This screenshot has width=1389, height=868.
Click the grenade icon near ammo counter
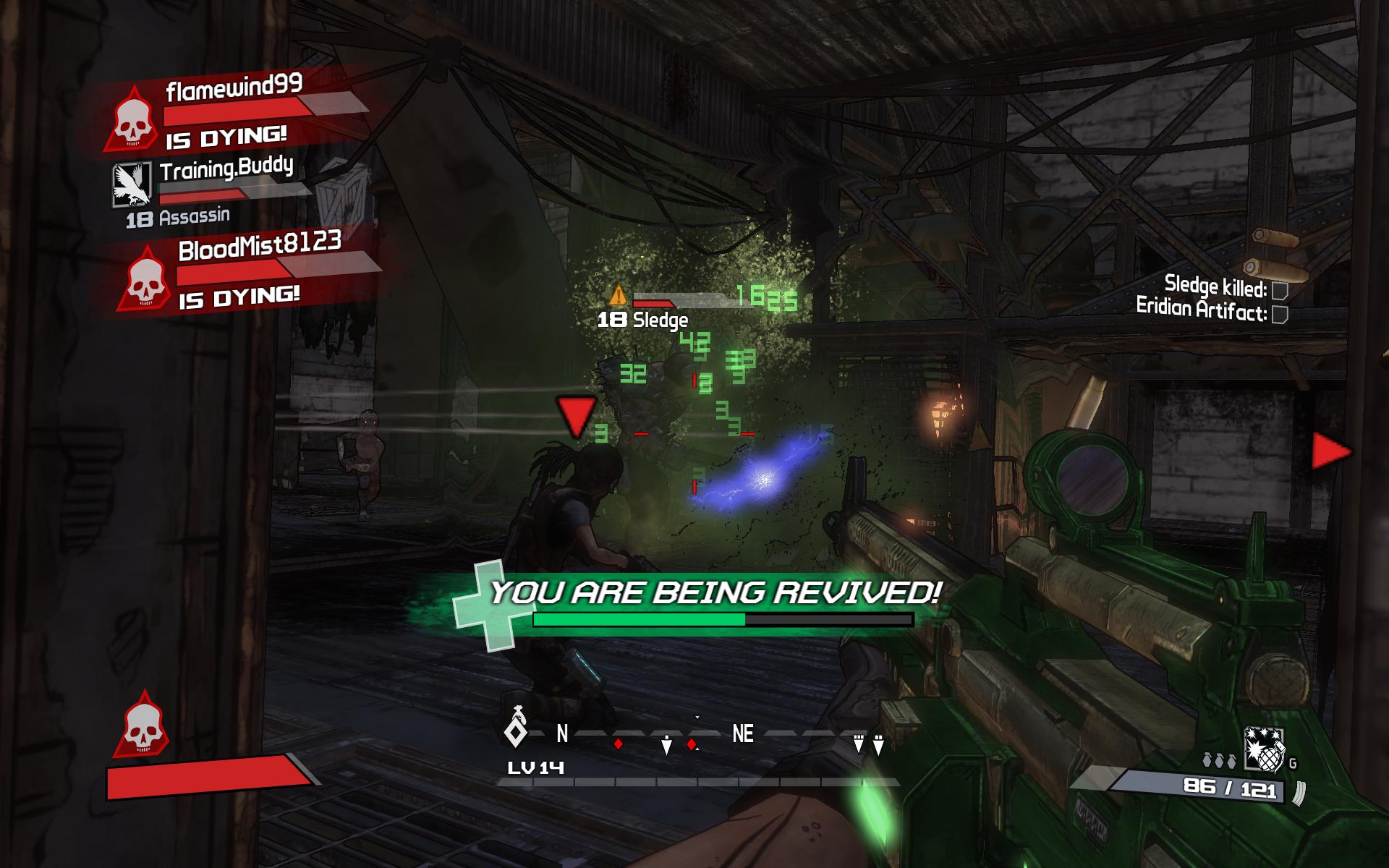tap(1263, 750)
